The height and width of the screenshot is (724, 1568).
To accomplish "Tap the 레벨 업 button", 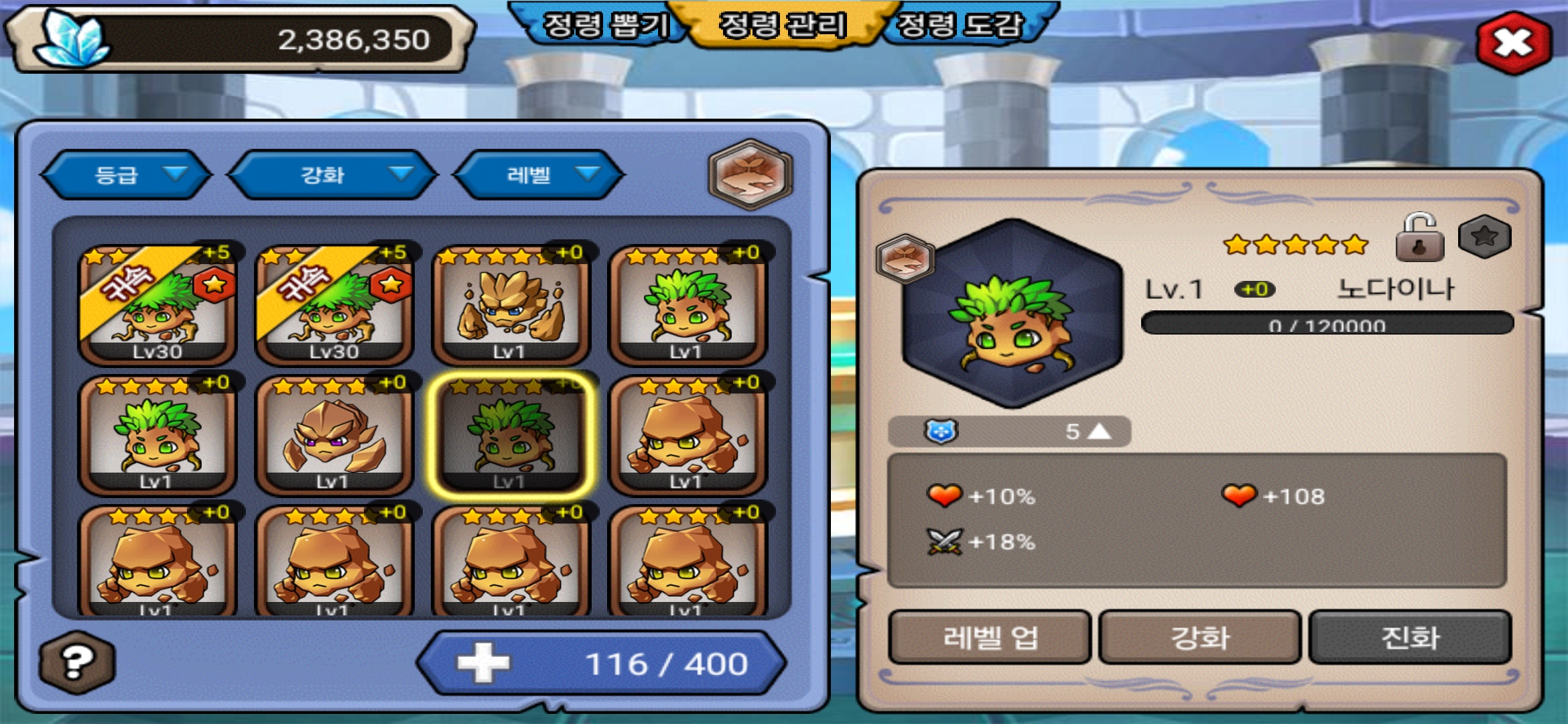I will [990, 637].
